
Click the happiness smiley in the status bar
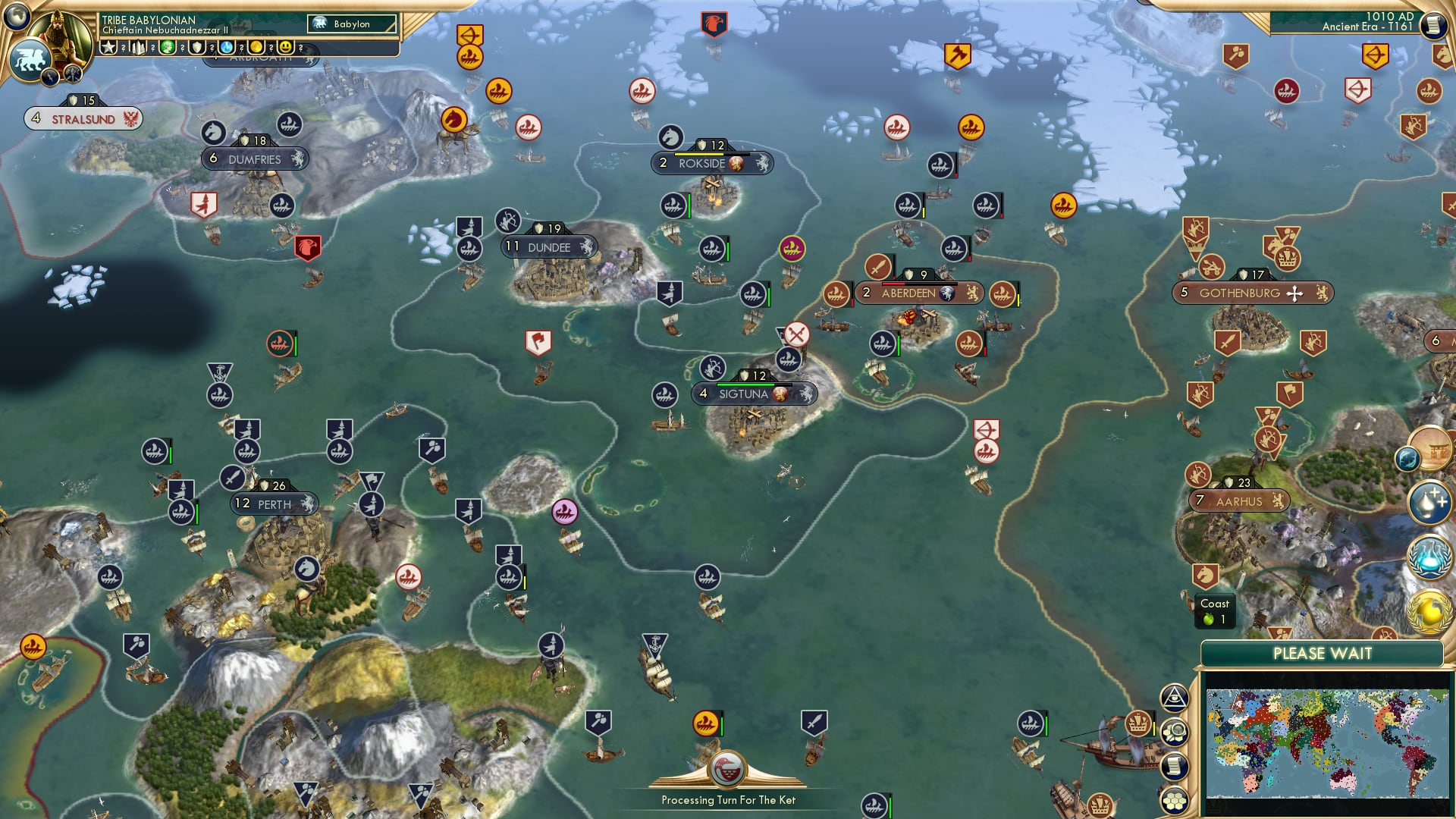286,47
